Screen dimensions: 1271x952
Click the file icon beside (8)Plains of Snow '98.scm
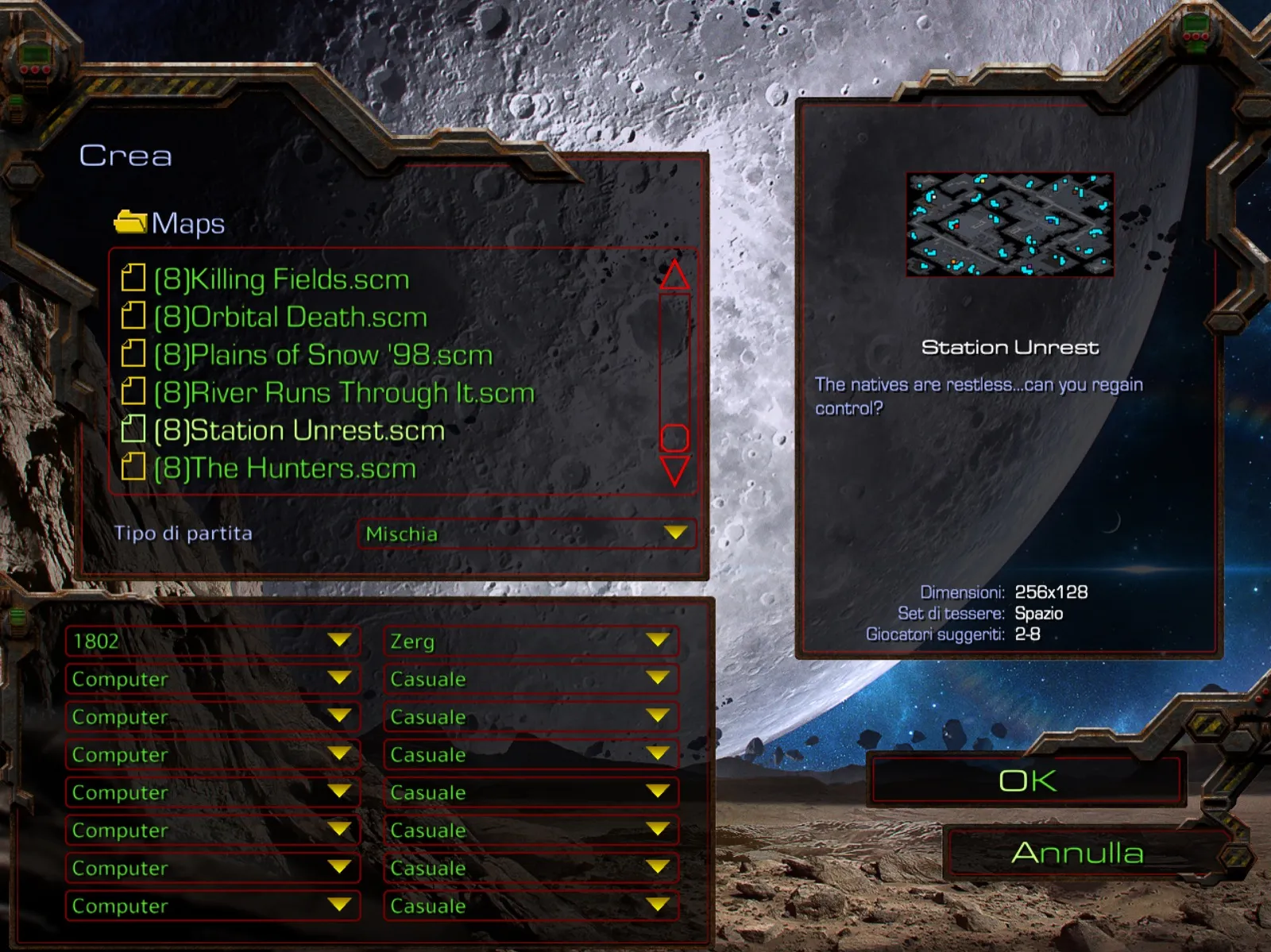[x=133, y=354]
